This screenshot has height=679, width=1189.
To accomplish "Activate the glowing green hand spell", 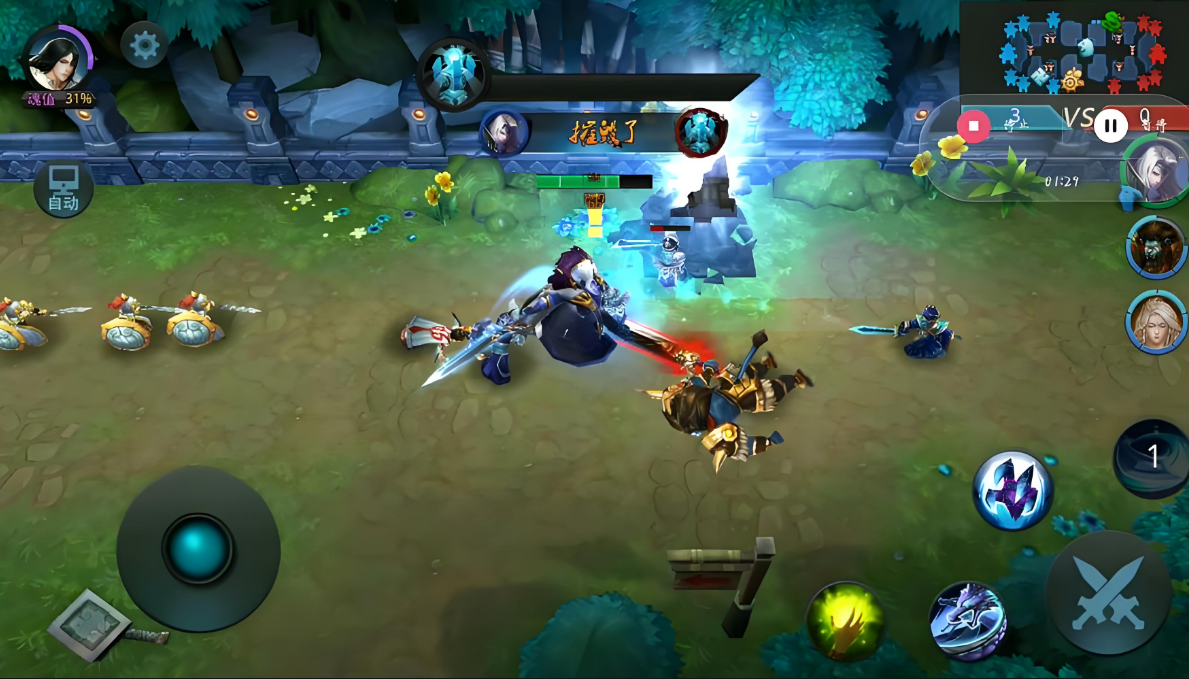I will click(x=846, y=620).
